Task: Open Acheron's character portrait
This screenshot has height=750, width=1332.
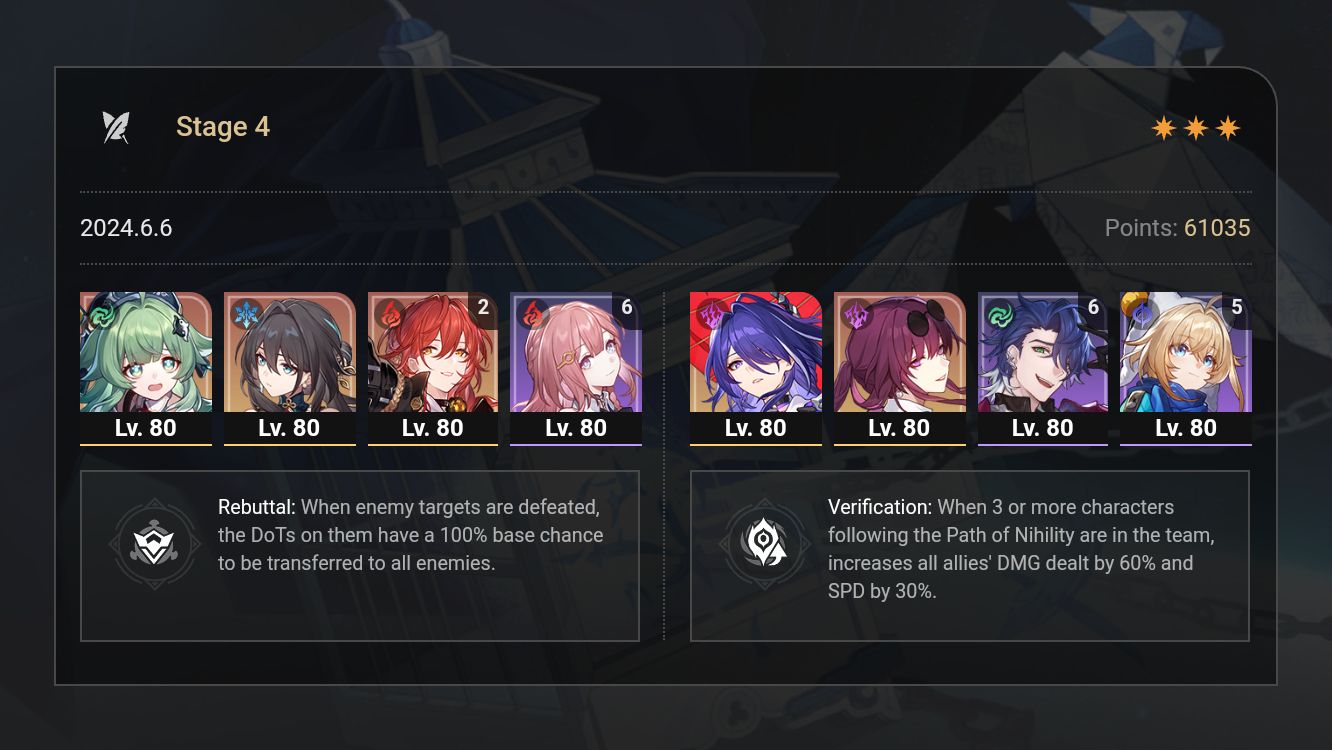Action: point(755,360)
